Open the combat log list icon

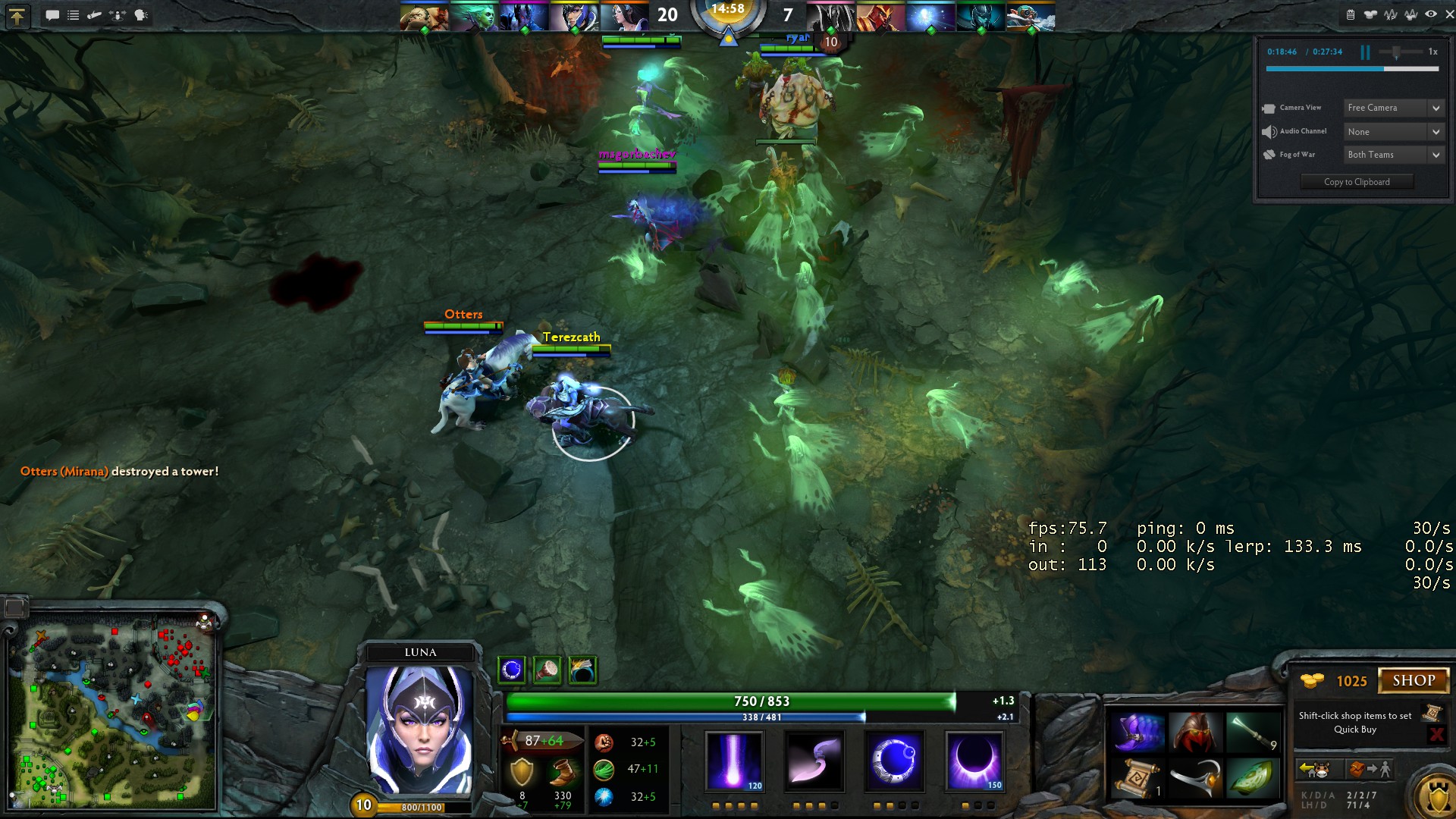click(73, 14)
